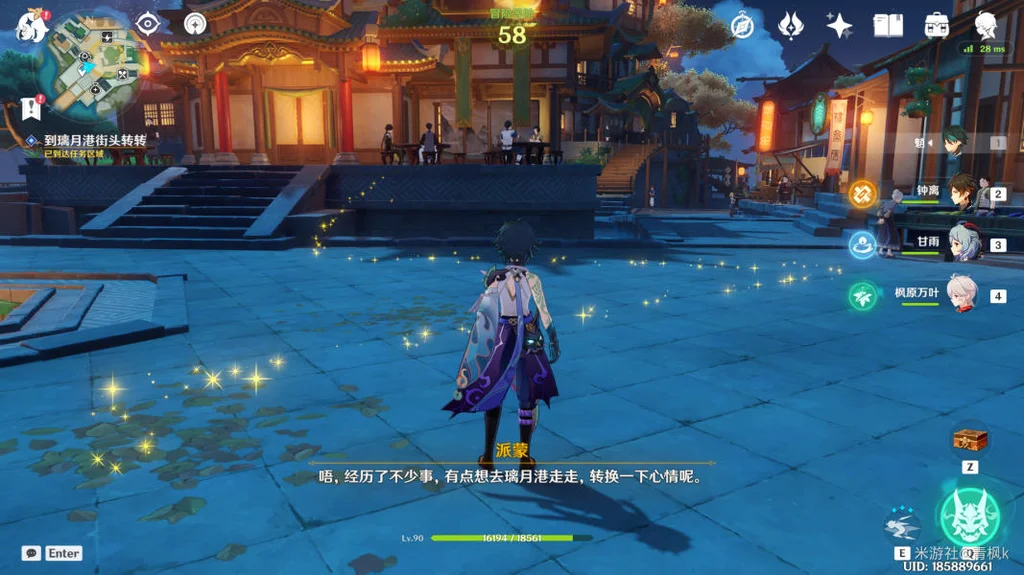Open the character profile head icon
The width and height of the screenshot is (1024, 575).
point(986,25)
